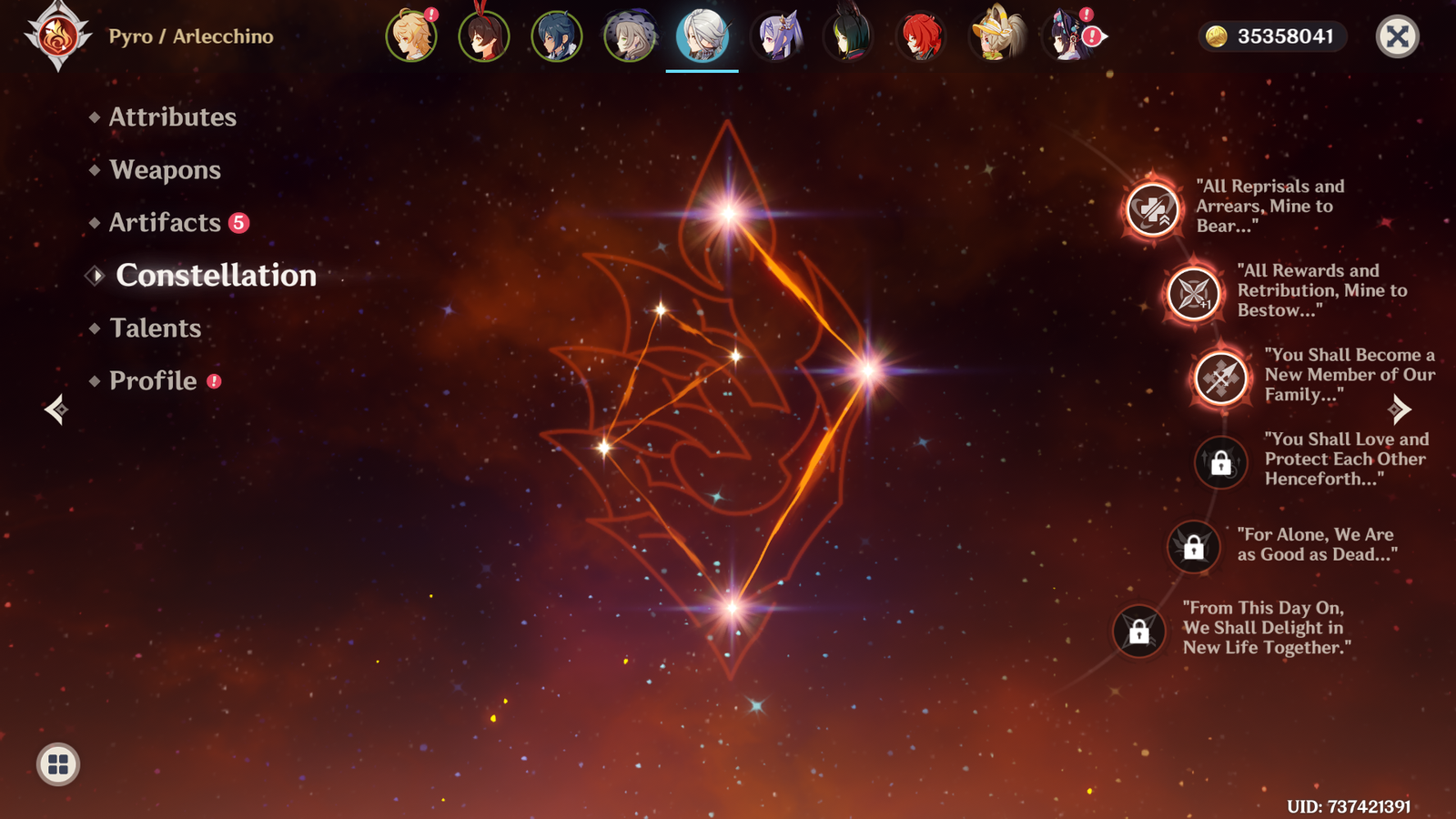Select blond Aether's portrait
The image size is (1456, 819).
[411, 37]
